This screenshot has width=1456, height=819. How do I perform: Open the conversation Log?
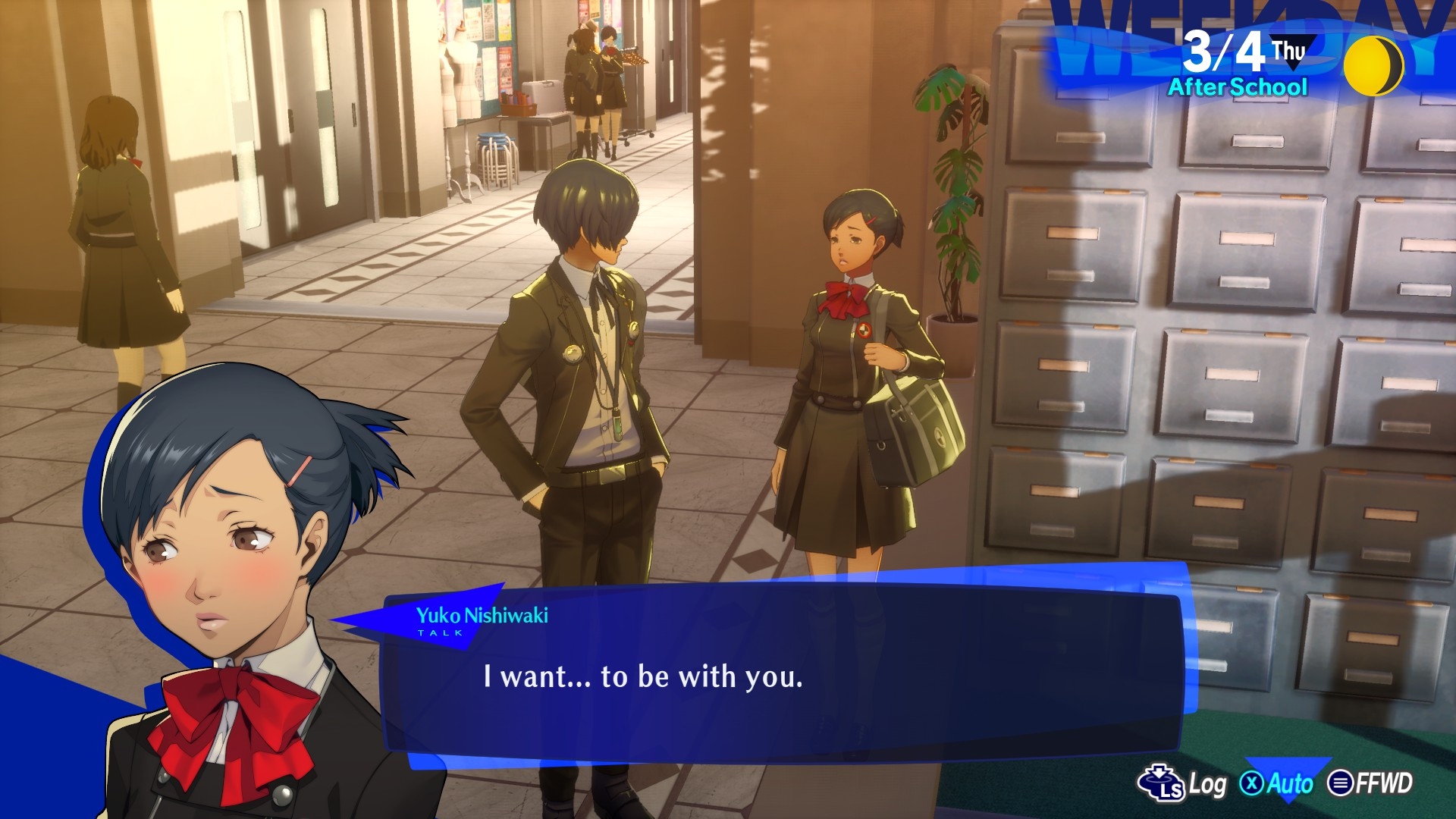pos(1183,783)
